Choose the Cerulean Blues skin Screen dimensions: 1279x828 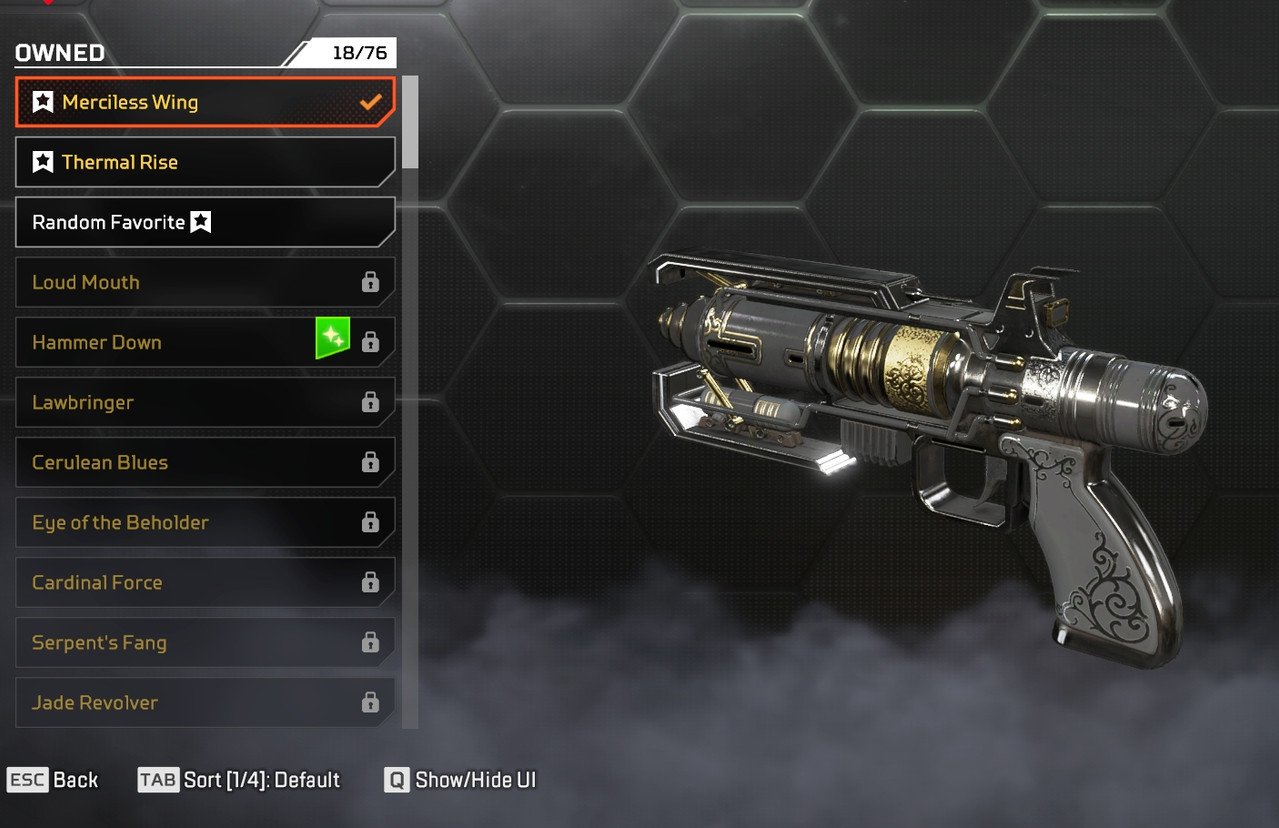(x=205, y=462)
